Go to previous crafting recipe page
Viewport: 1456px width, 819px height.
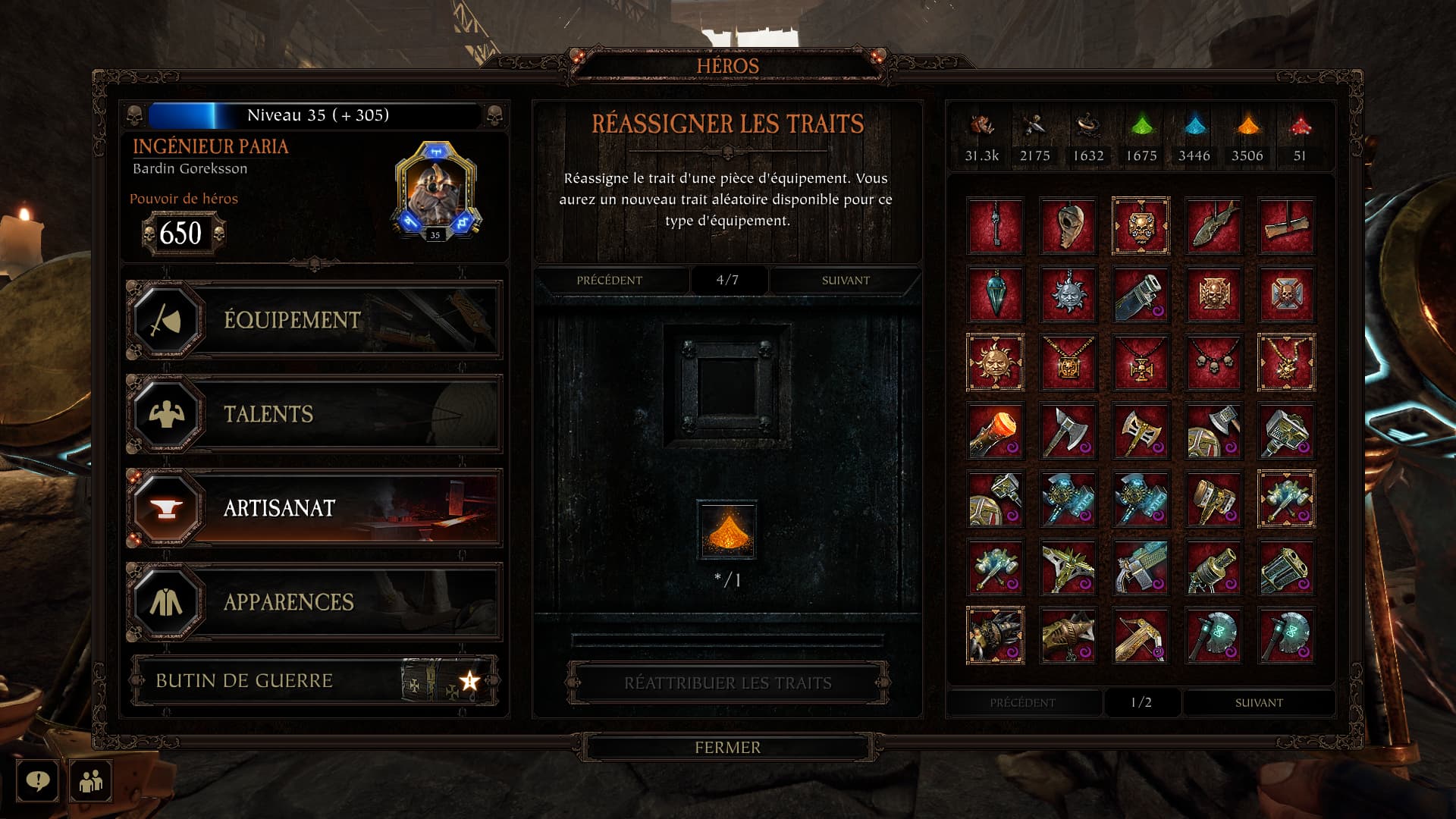(x=610, y=281)
